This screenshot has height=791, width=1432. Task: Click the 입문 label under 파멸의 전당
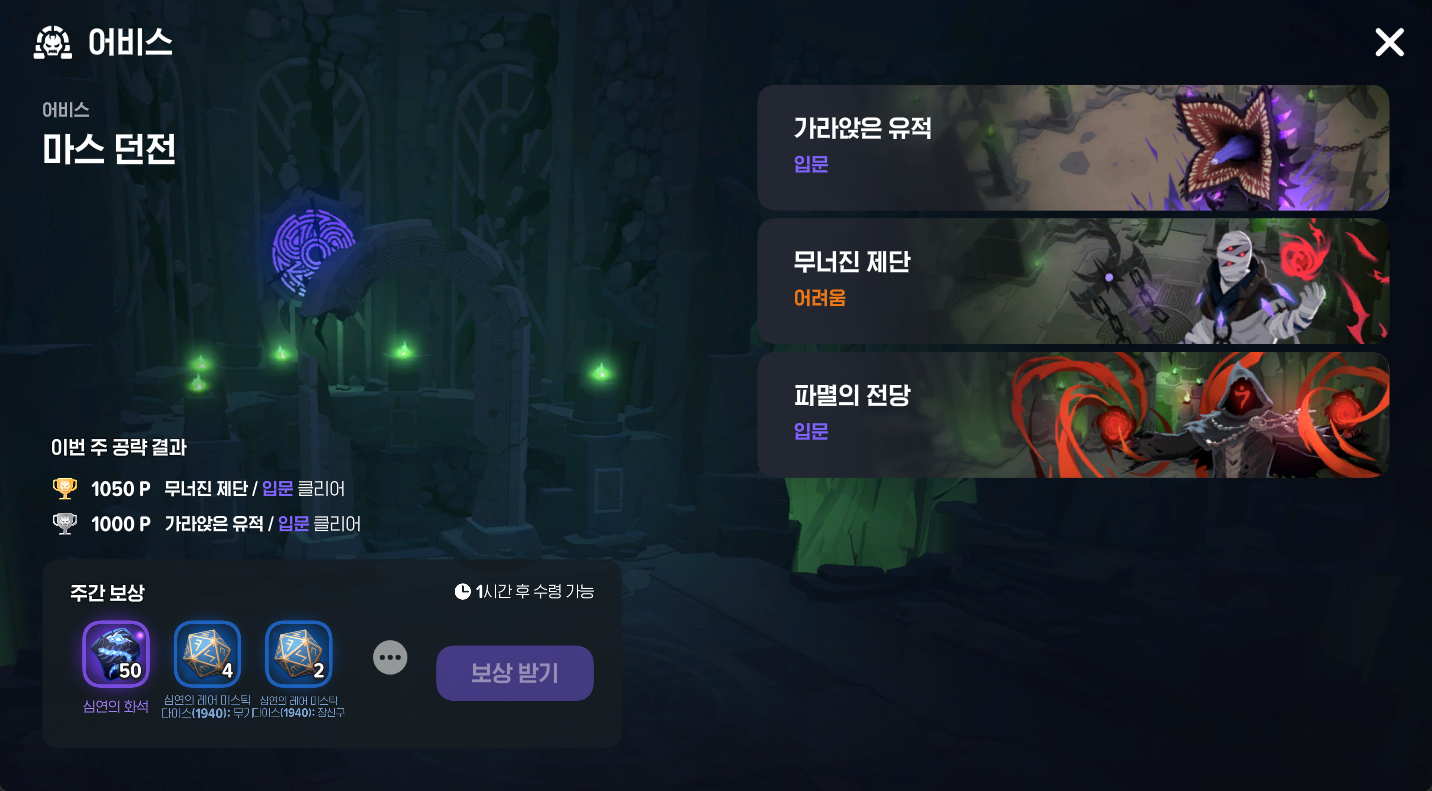click(x=810, y=430)
